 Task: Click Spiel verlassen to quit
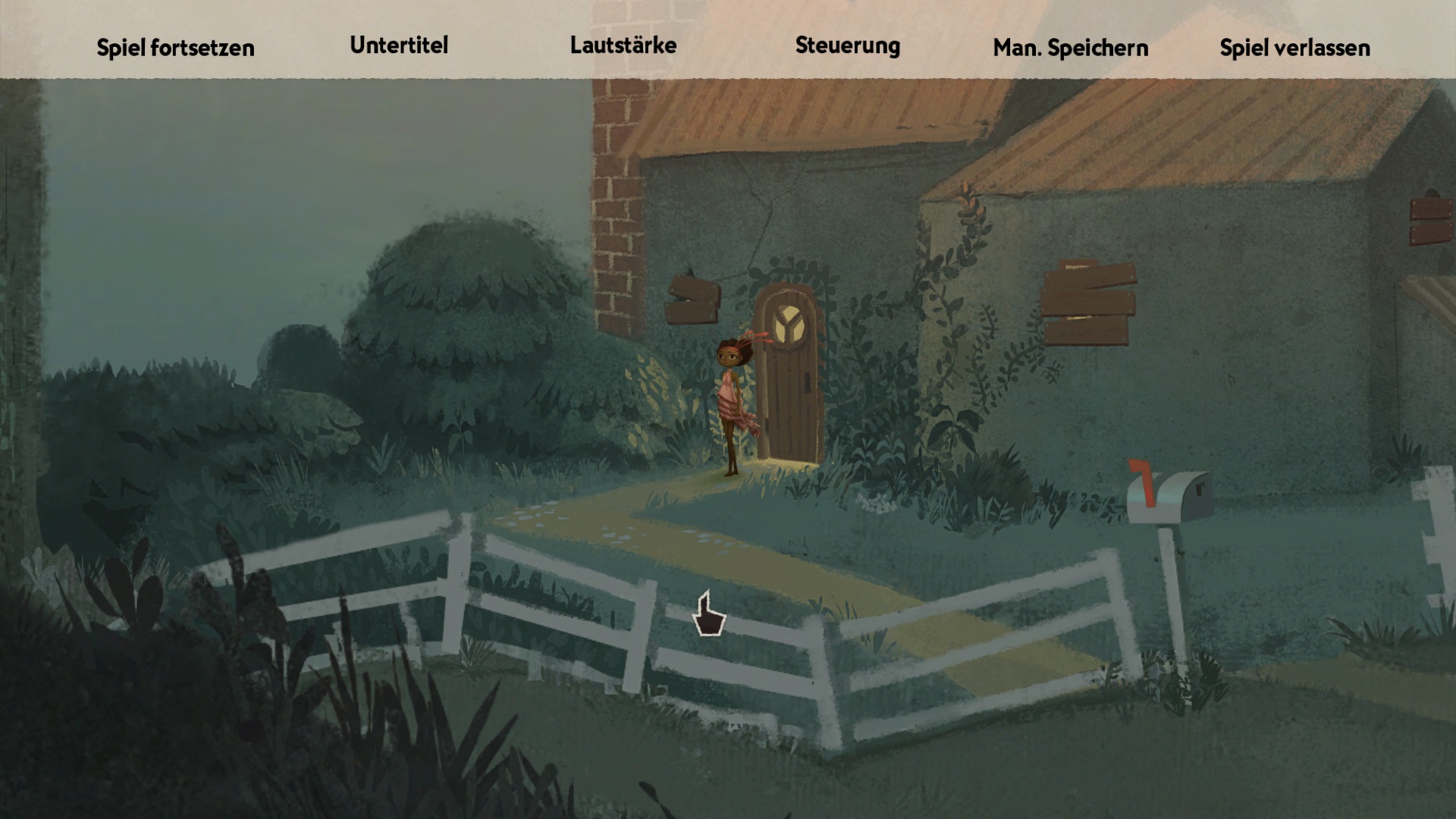click(1294, 48)
